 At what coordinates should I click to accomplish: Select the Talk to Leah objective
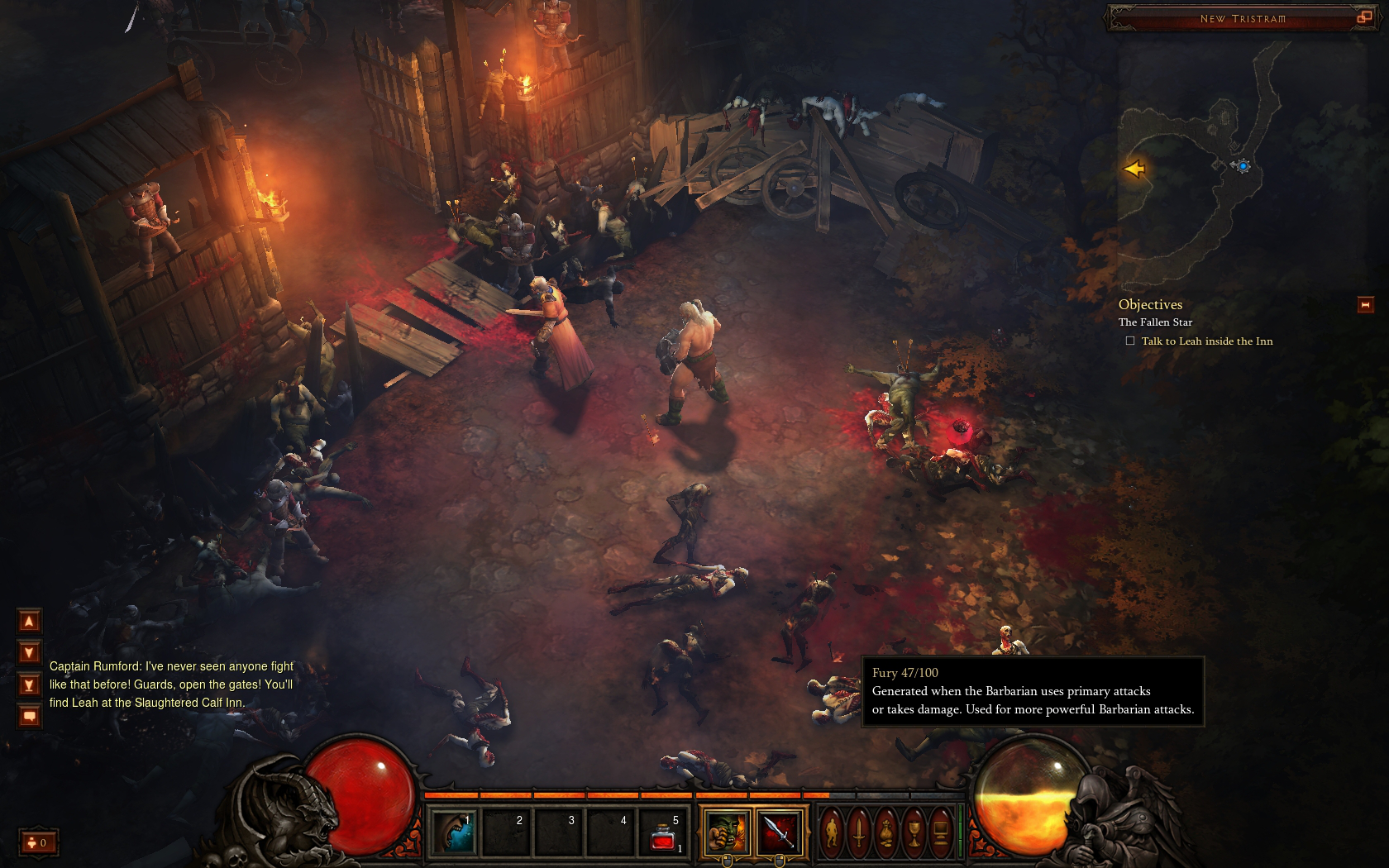(x=1206, y=341)
